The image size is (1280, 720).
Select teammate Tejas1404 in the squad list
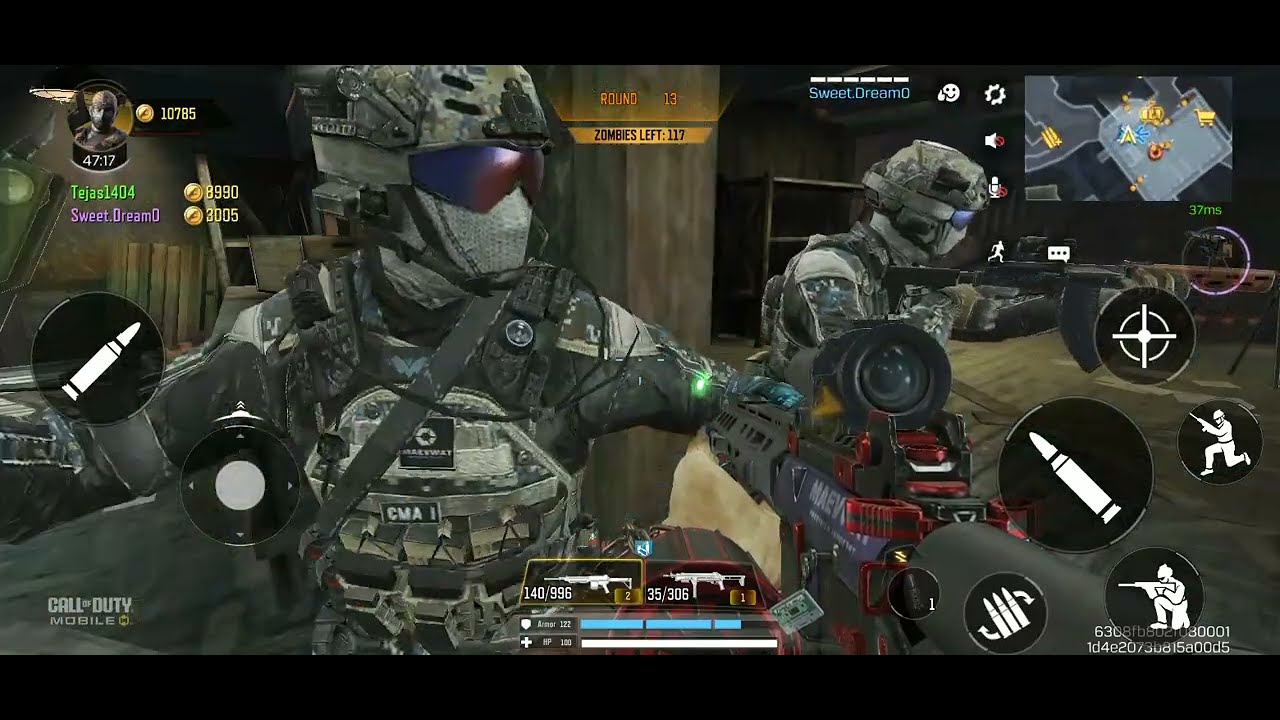(x=103, y=192)
